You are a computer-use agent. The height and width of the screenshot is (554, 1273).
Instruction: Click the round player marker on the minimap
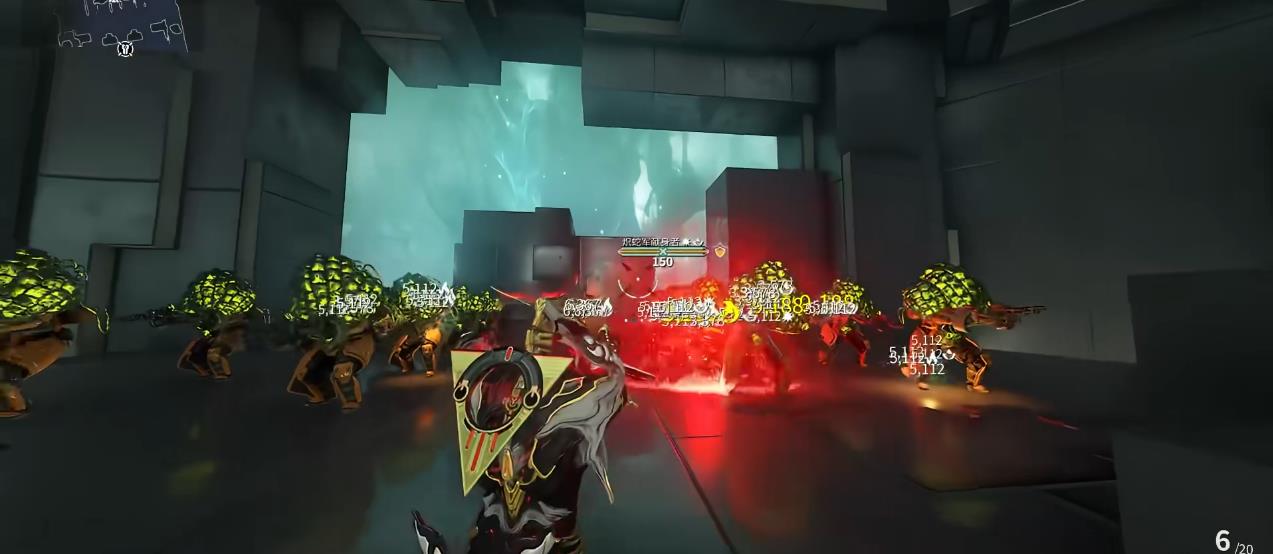(x=125, y=48)
